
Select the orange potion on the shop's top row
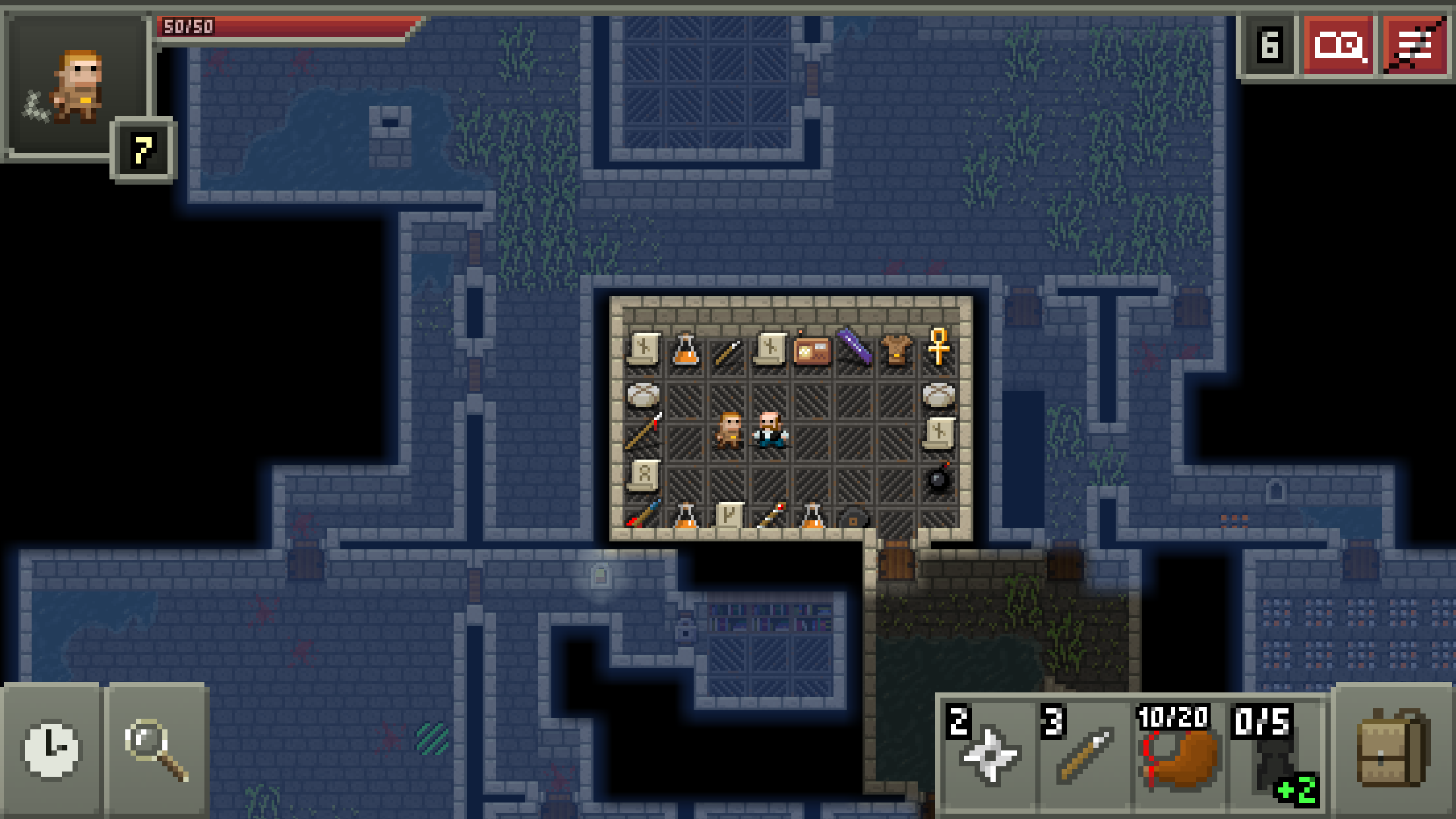(x=686, y=351)
